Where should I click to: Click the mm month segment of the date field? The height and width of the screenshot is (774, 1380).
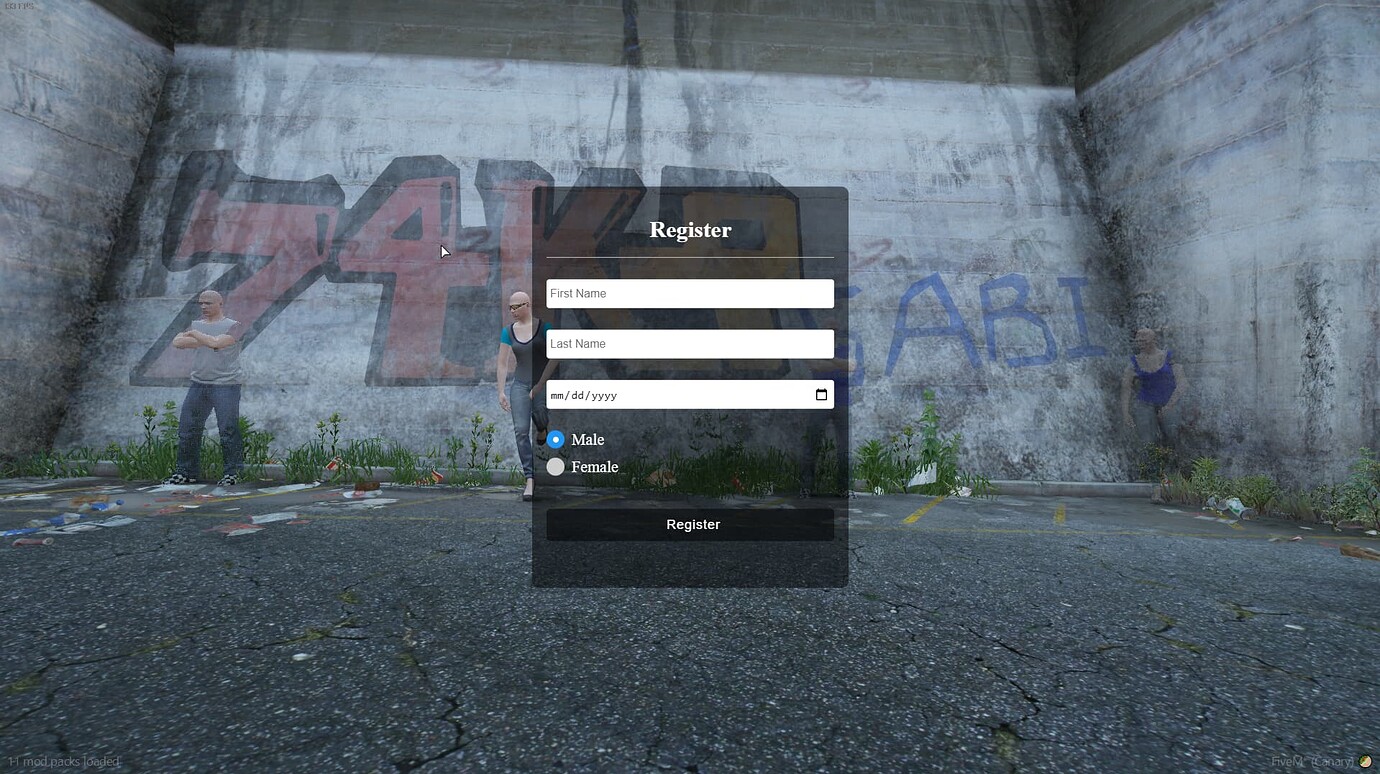click(560, 395)
